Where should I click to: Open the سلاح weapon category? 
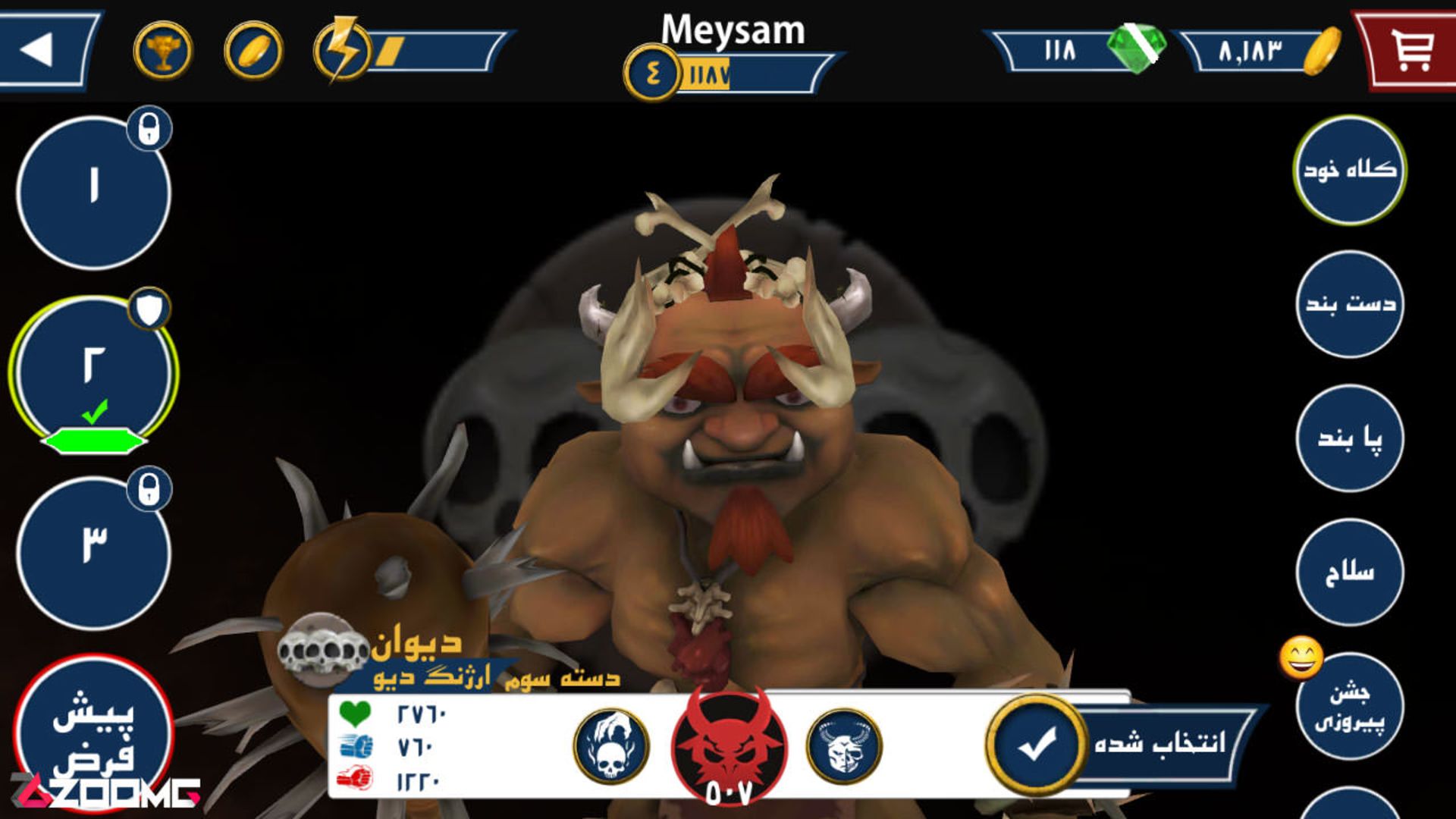coord(1349,572)
